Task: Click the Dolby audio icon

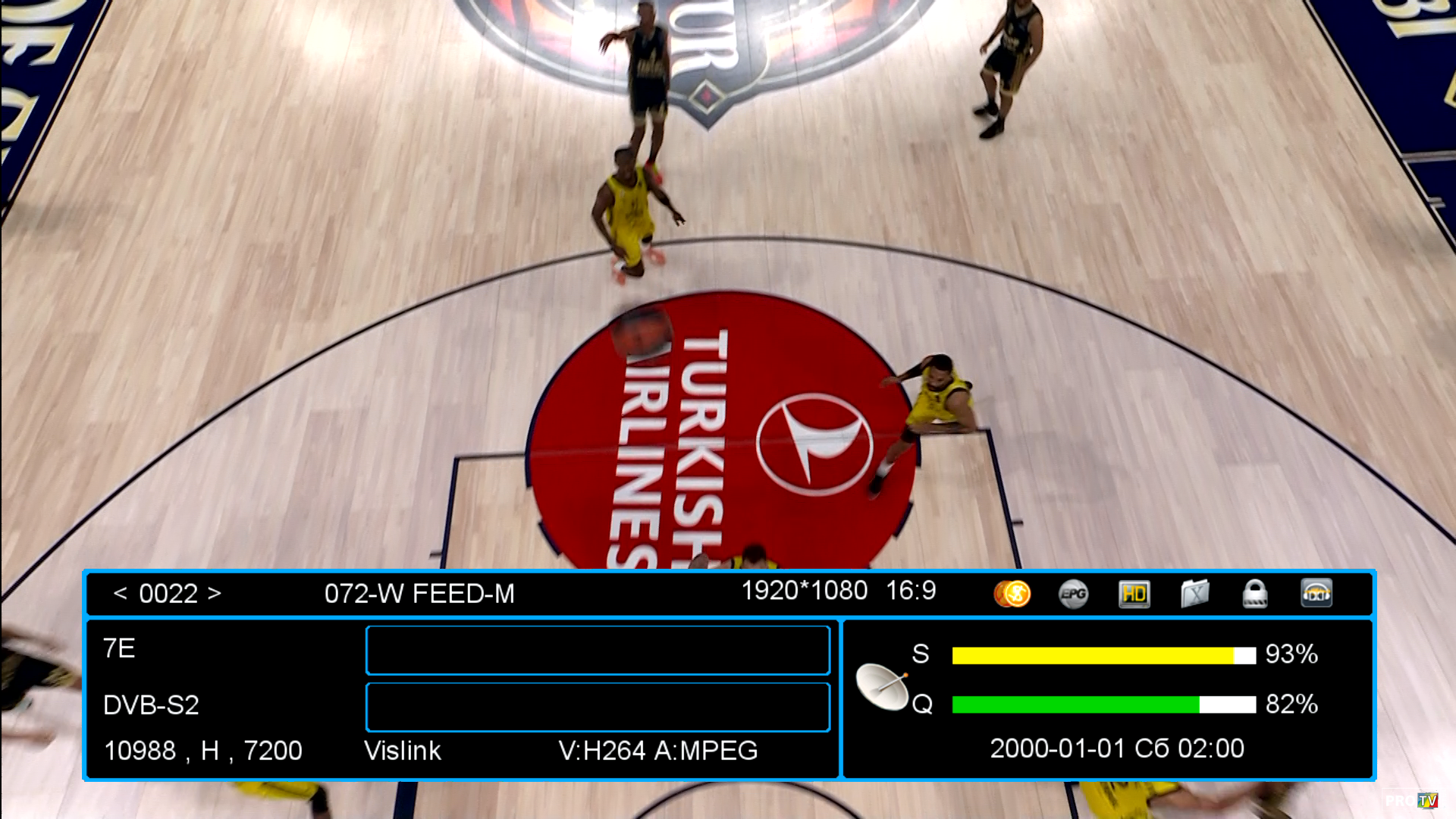Action: (x=1316, y=594)
